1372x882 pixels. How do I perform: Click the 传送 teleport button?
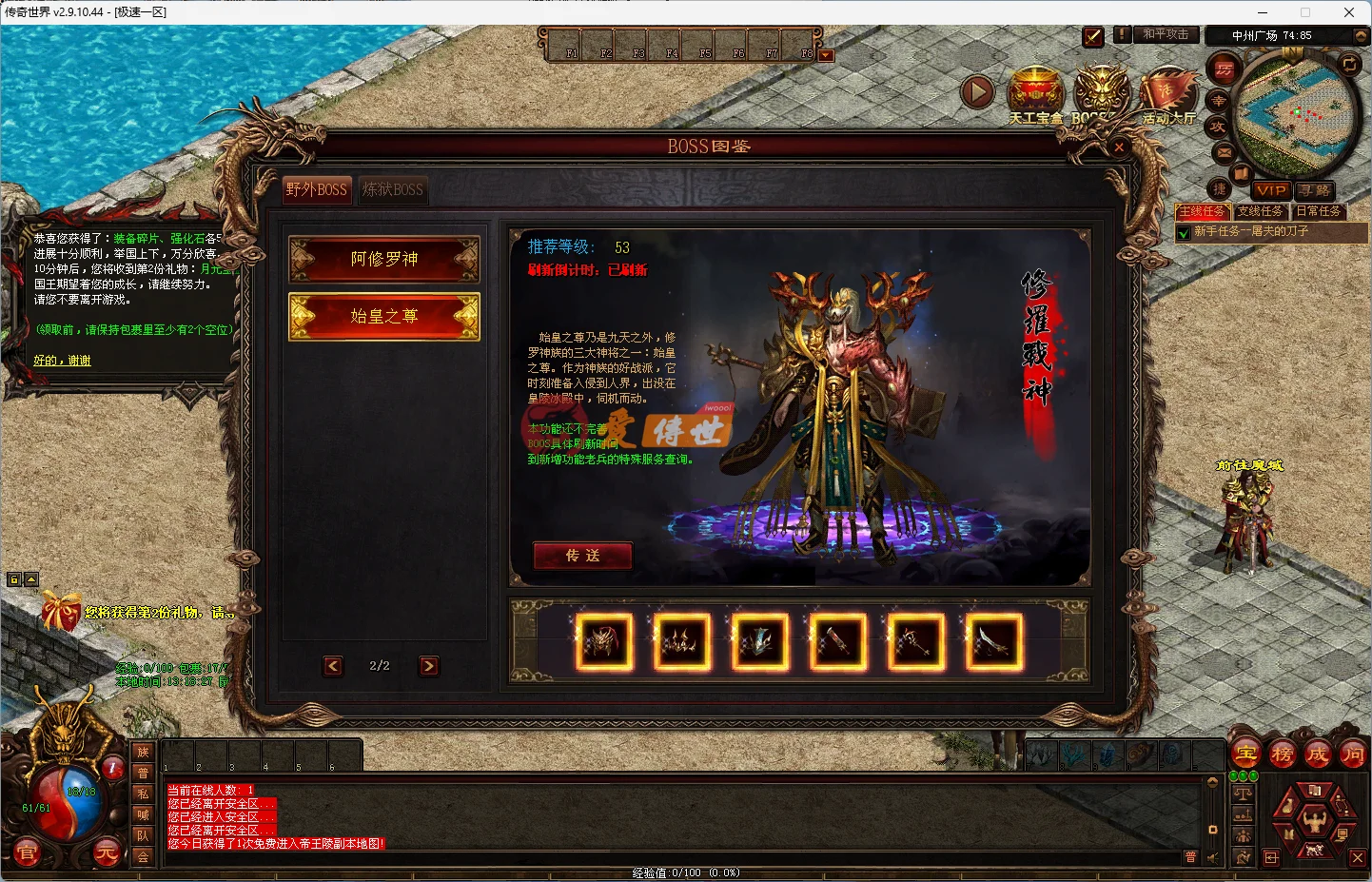[582, 556]
